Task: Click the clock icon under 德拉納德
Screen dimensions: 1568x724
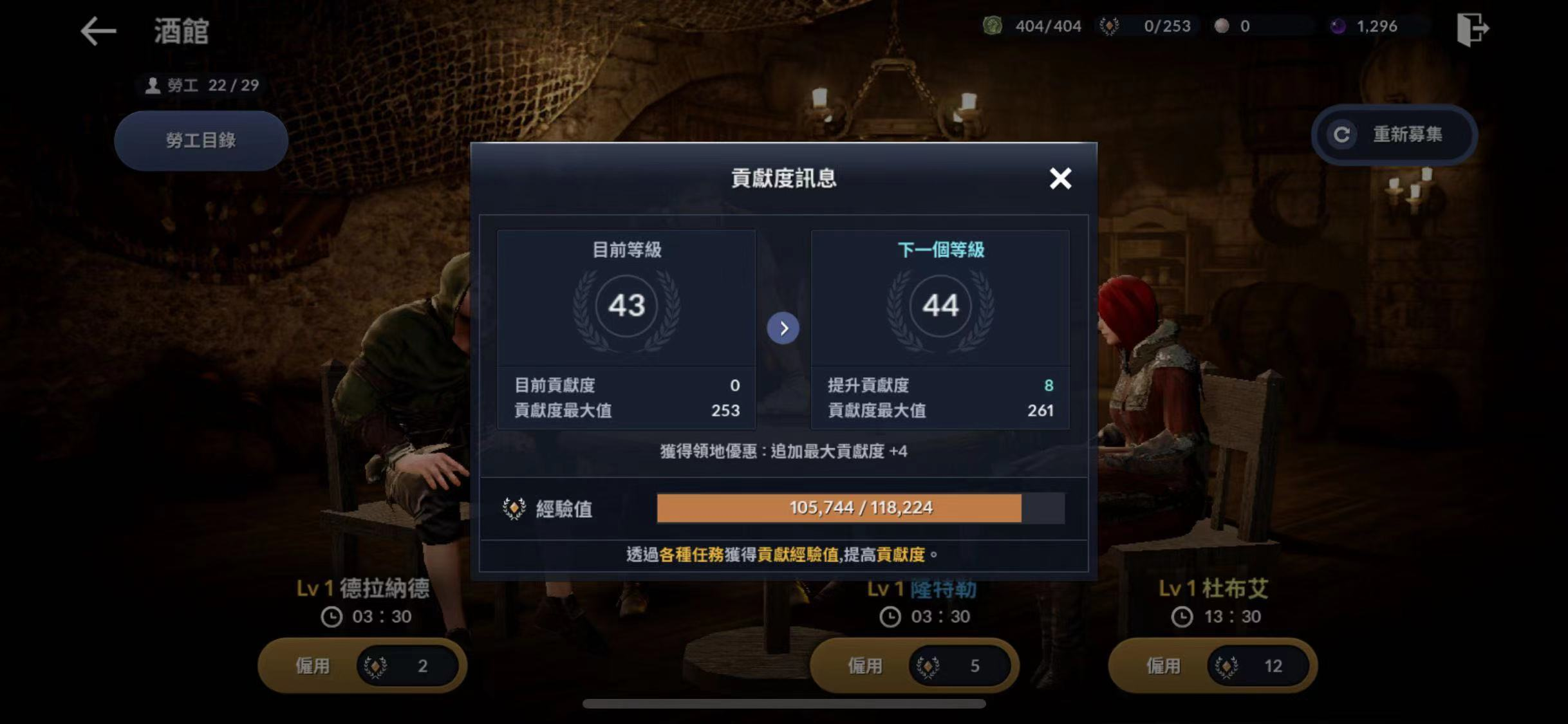Action: (x=331, y=616)
